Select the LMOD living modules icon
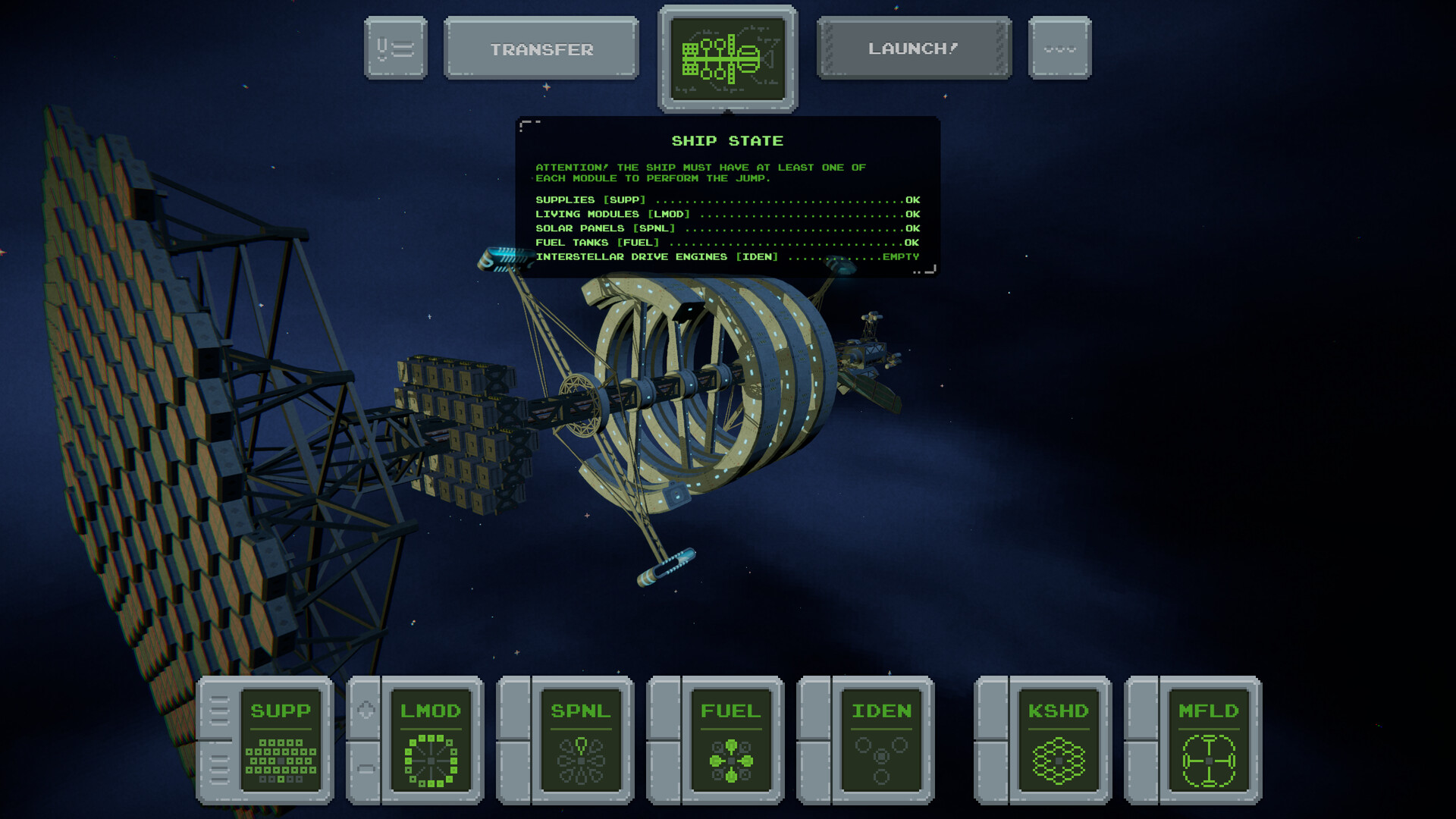 (x=429, y=739)
